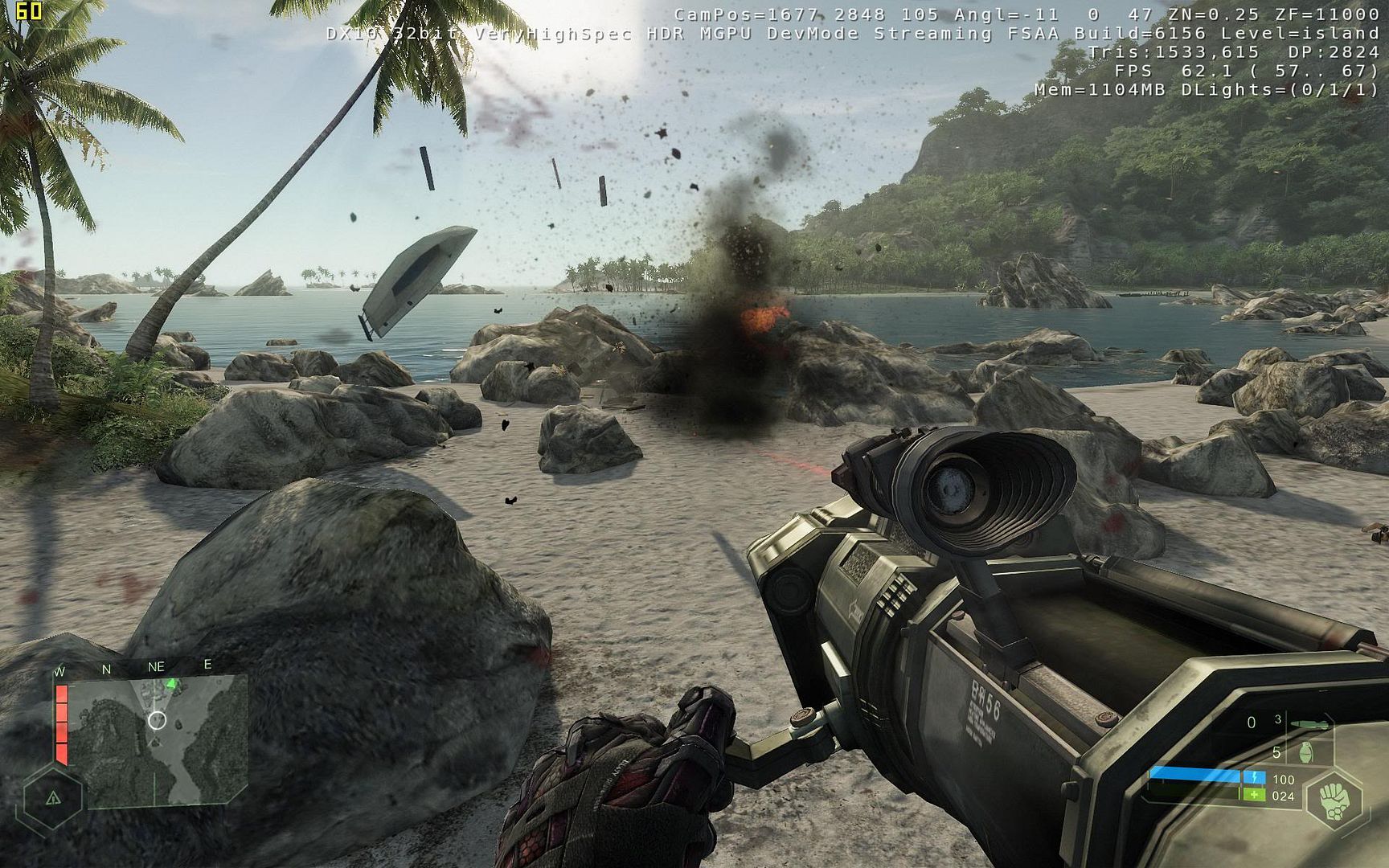Click the white player circle on minimap

[158, 720]
